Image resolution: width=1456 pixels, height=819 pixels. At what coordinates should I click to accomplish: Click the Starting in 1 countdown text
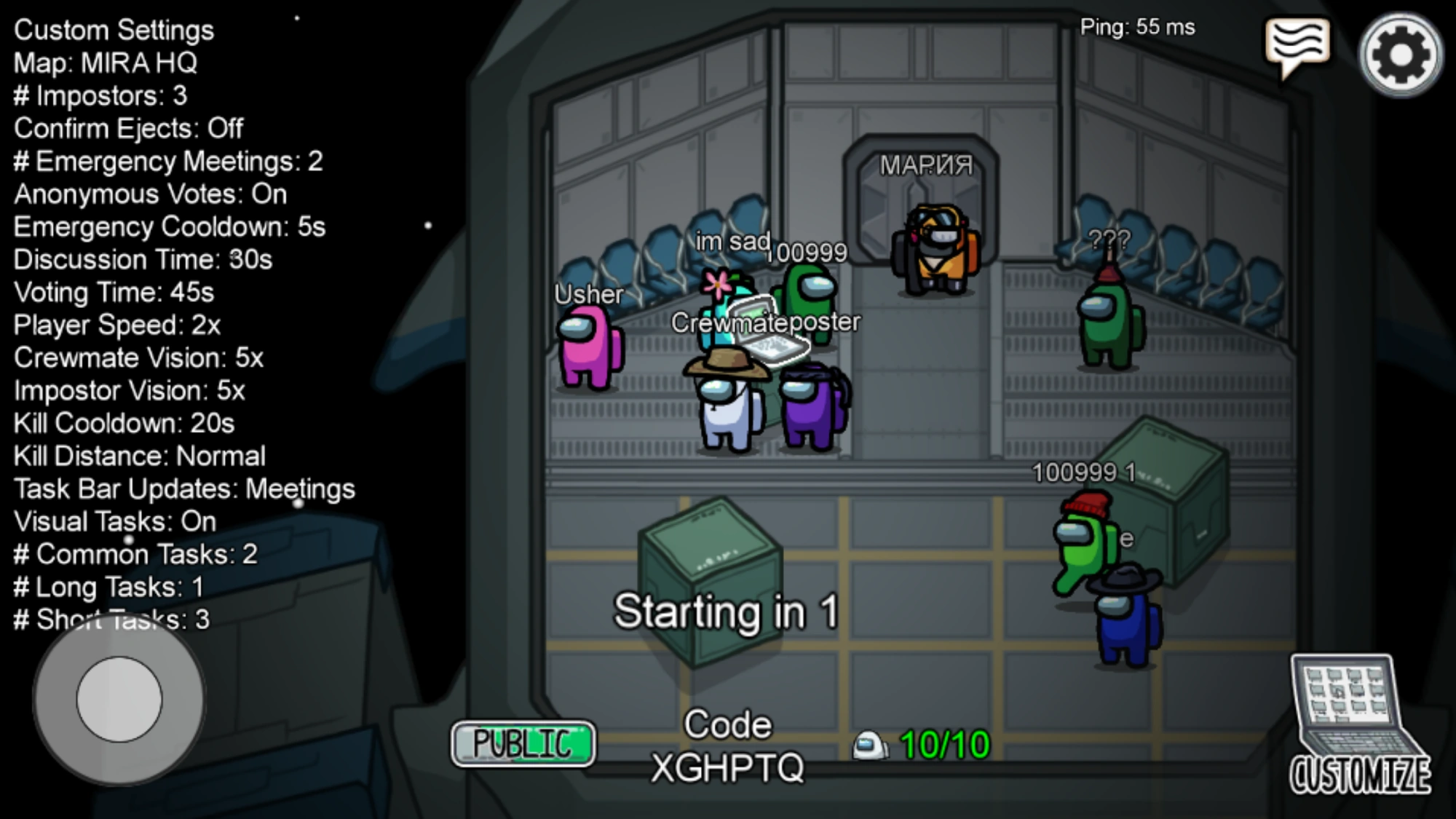pyautogui.click(x=726, y=610)
